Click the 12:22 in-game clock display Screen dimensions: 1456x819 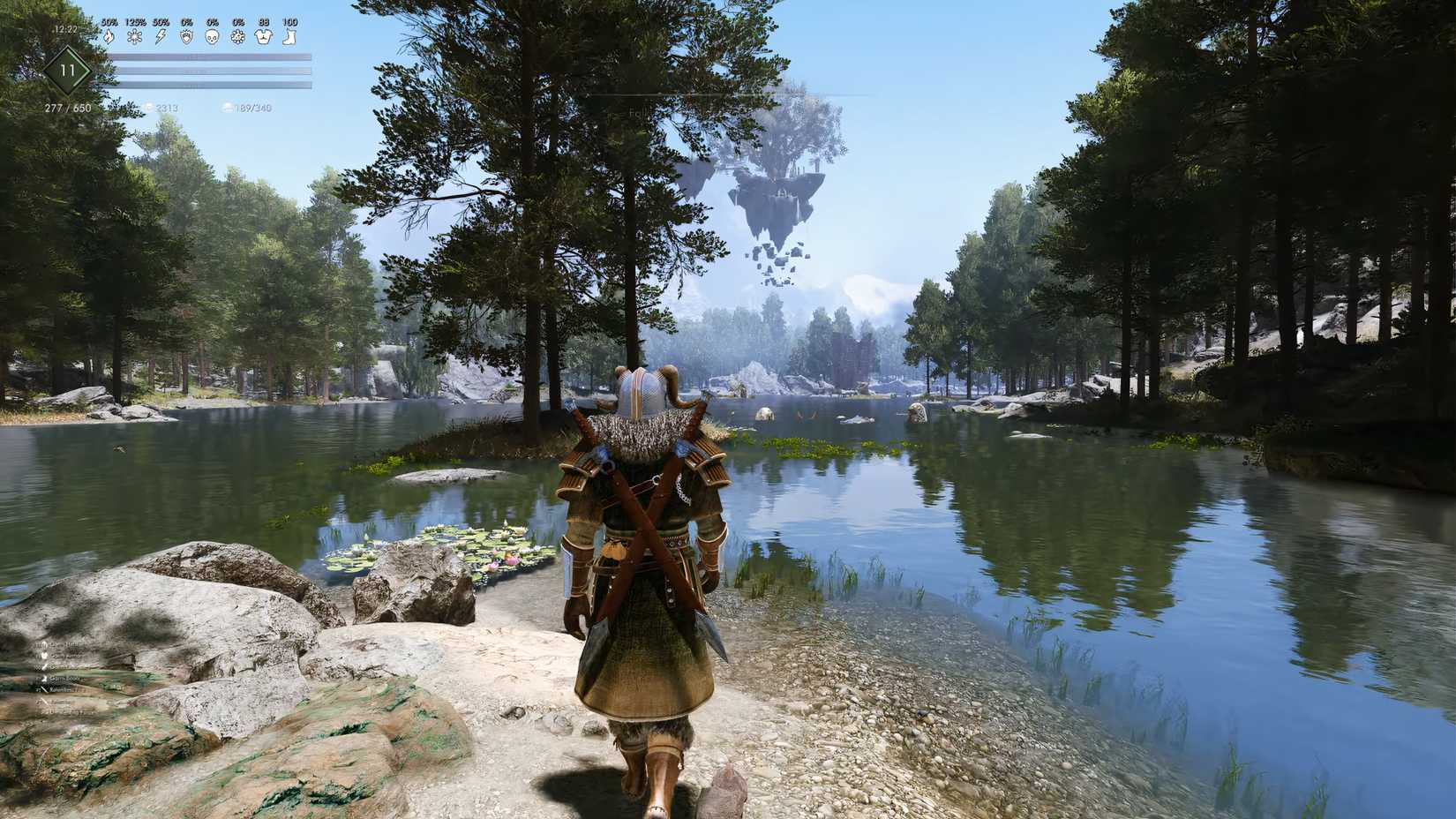click(64, 29)
